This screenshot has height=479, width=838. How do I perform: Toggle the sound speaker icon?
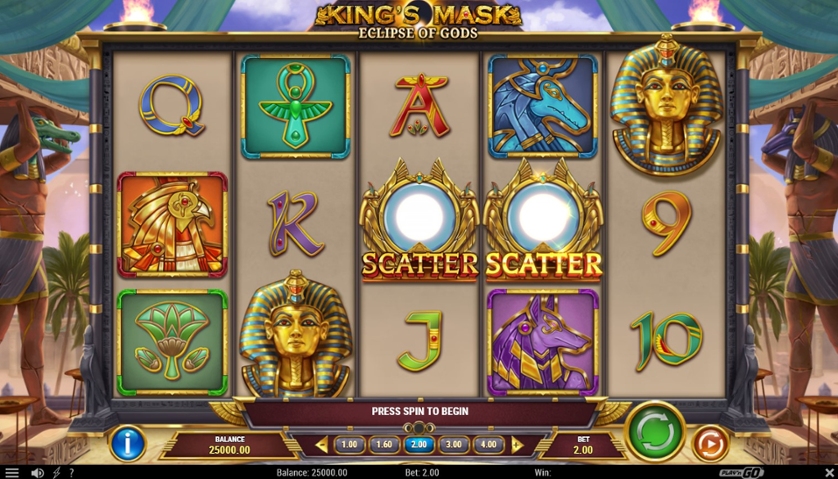(x=37, y=472)
